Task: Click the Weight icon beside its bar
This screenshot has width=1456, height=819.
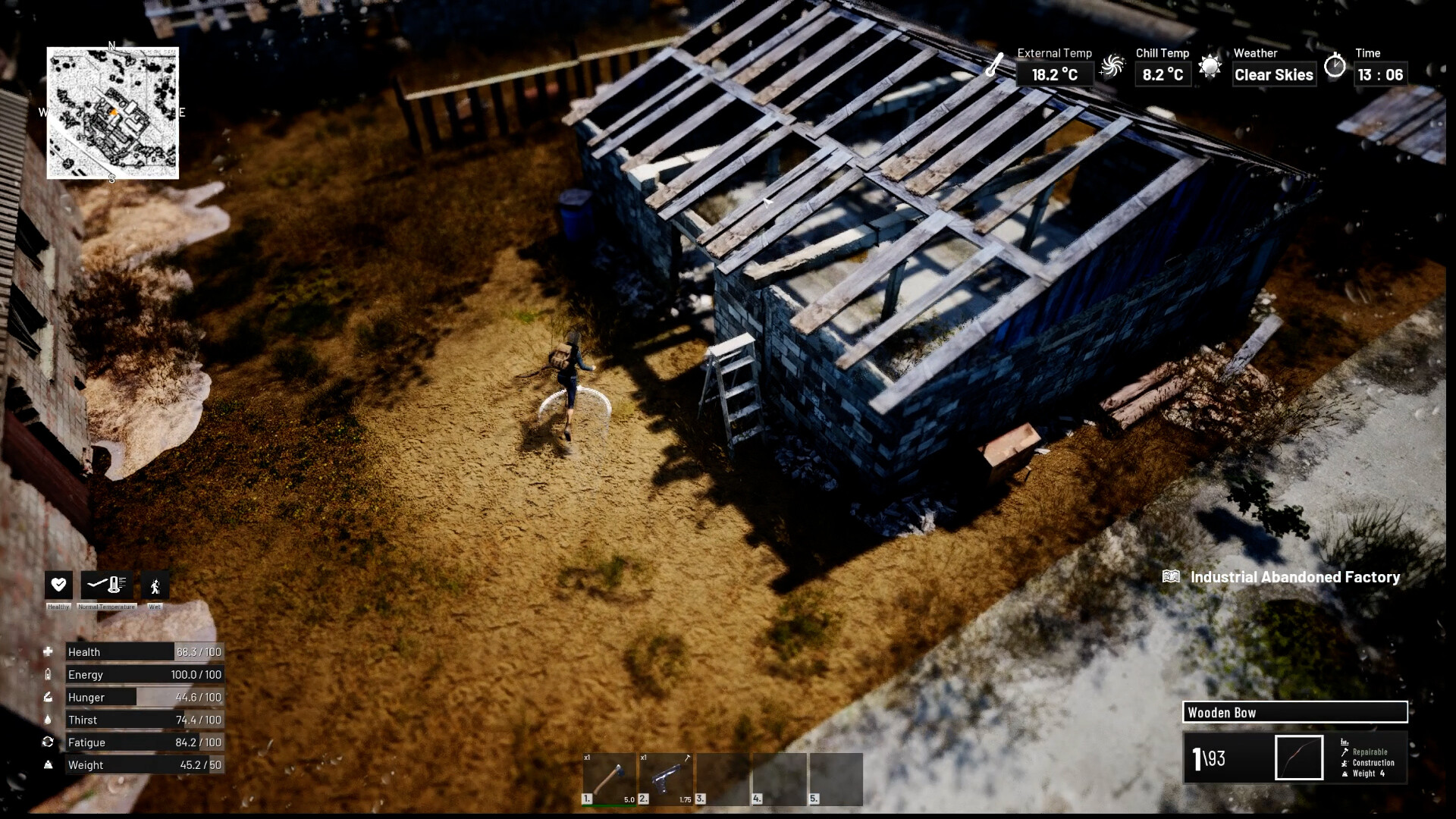Action: (x=49, y=764)
